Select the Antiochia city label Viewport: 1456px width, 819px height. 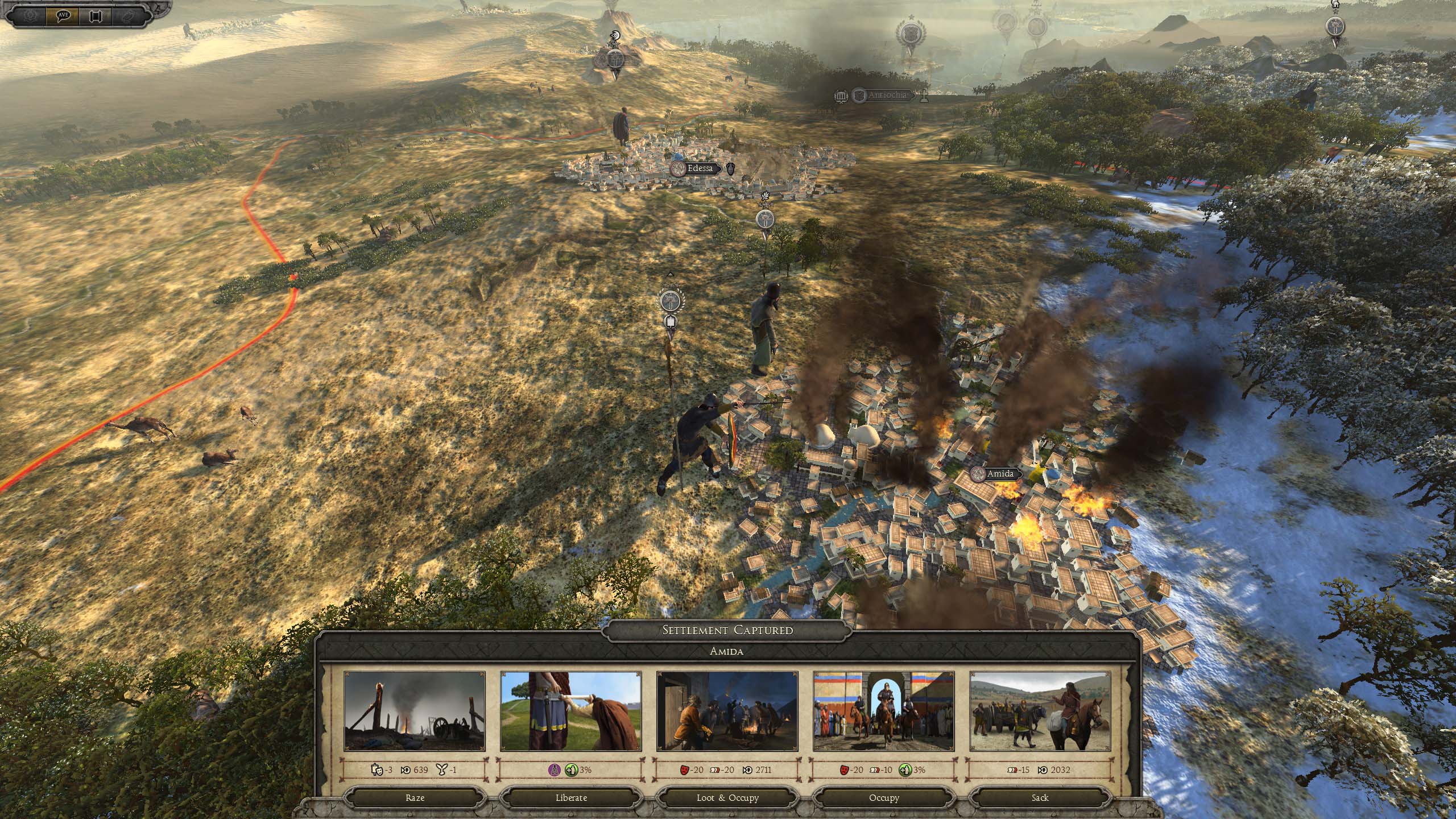tap(887, 96)
